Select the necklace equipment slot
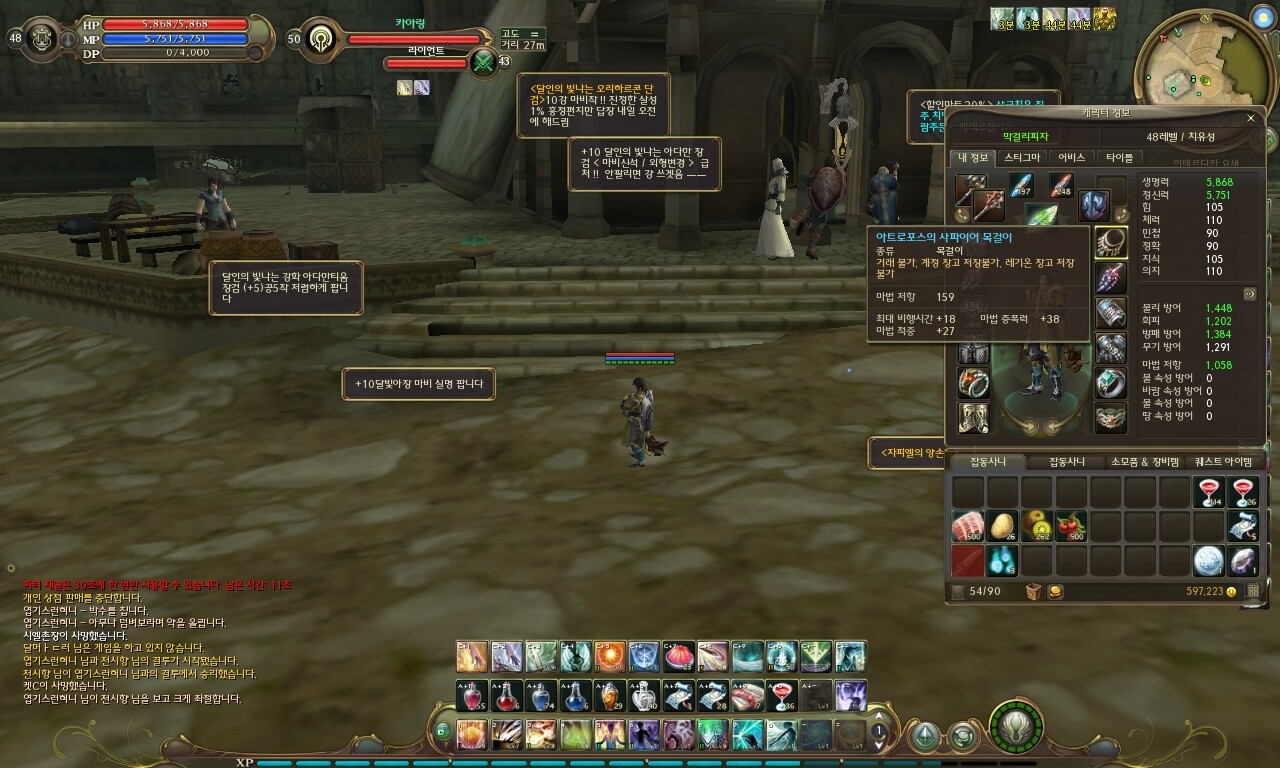Viewport: 1280px width, 768px height. (x=1110, y=241)
